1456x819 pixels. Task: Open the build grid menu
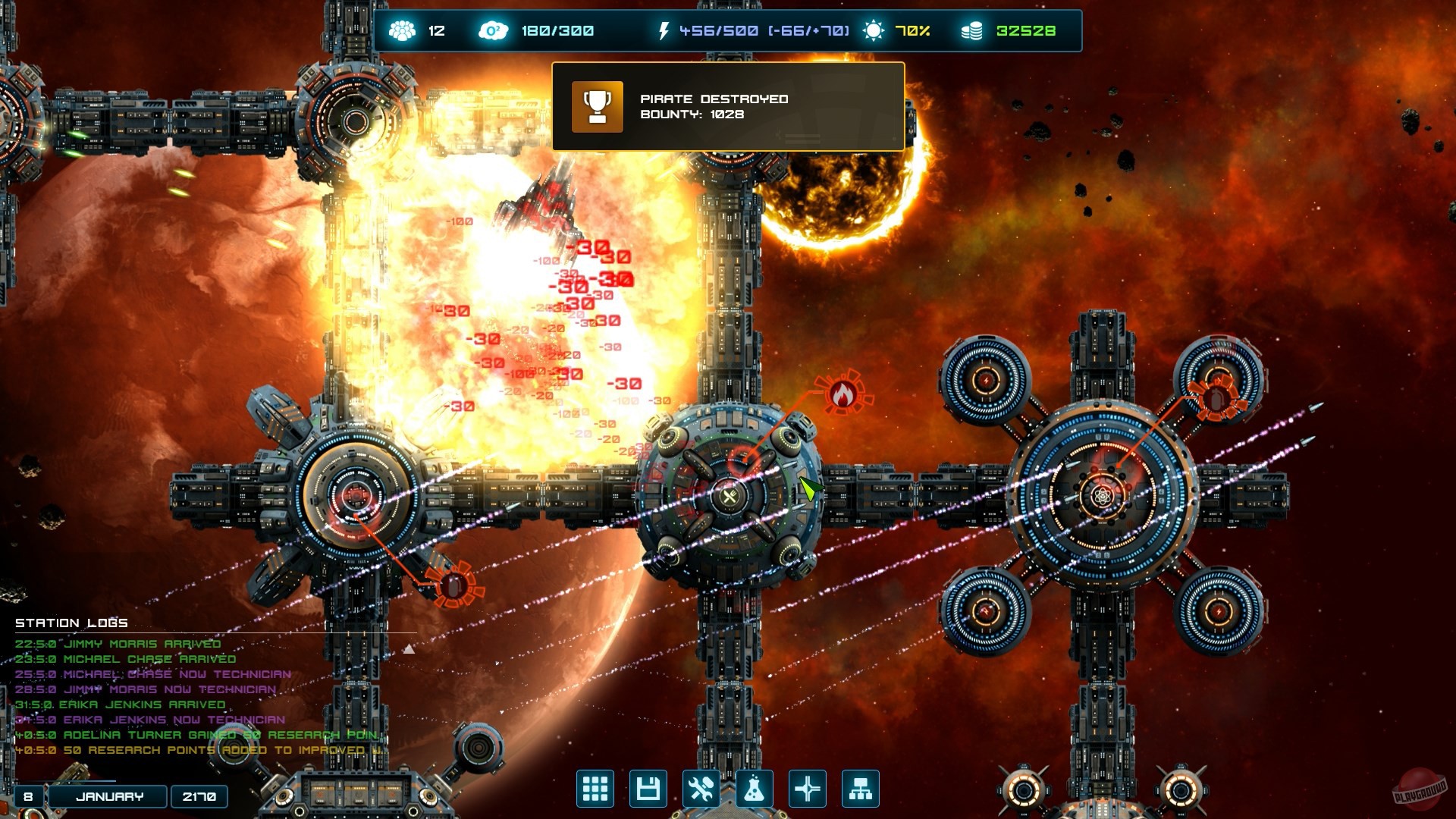(596, 789)
